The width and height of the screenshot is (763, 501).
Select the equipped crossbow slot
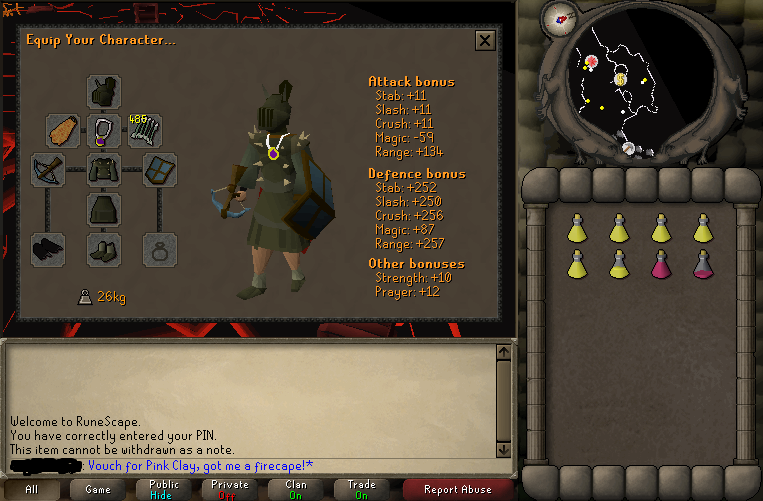point(47,169)
